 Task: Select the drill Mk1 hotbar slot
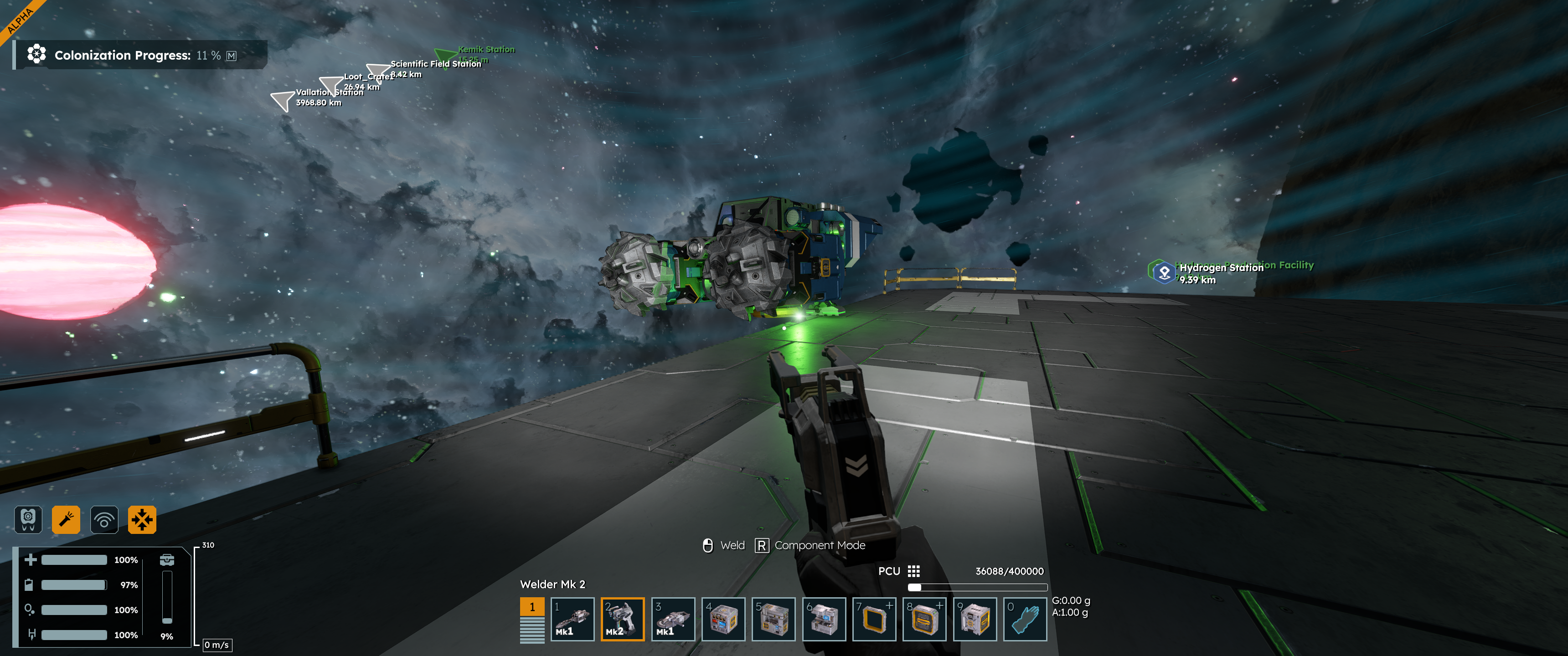coord(572,619)
